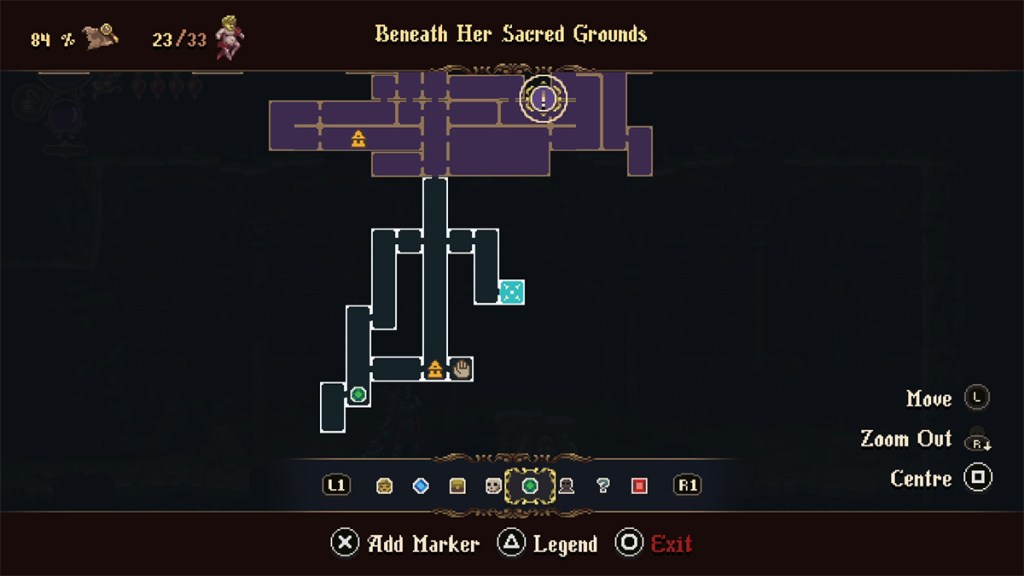This screenshot has height=576, width=1024.
Task: Choose the red square marker type
Action: (639, 486)
